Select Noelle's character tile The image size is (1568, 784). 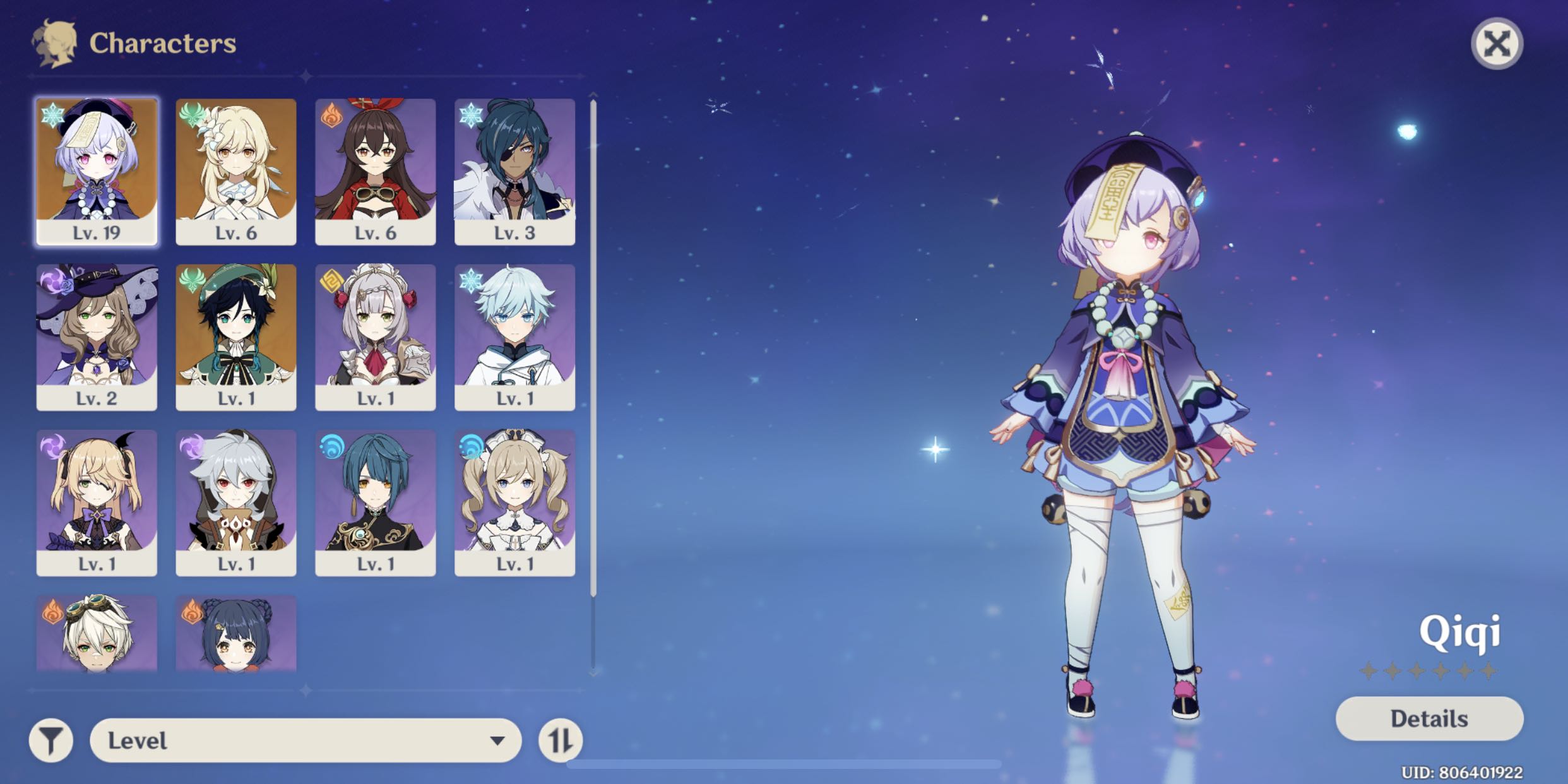click(x=376, y=337)
